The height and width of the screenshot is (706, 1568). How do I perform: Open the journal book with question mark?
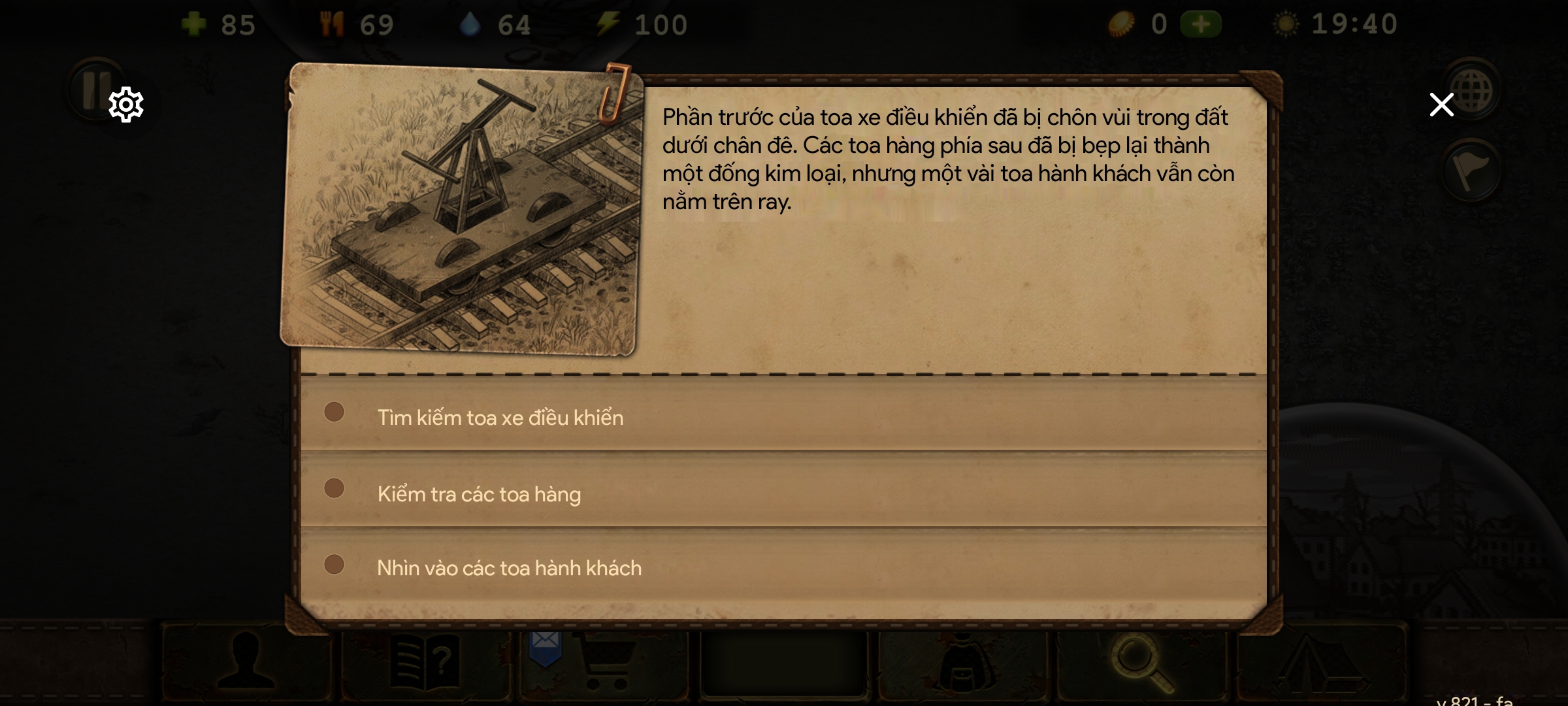click(425, 663)
